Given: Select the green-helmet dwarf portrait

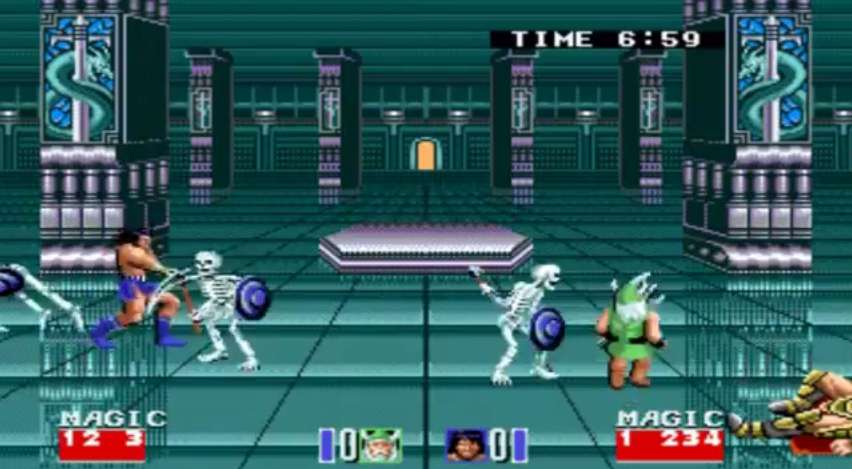Looking at the screenshot, I should coord(380,445).
